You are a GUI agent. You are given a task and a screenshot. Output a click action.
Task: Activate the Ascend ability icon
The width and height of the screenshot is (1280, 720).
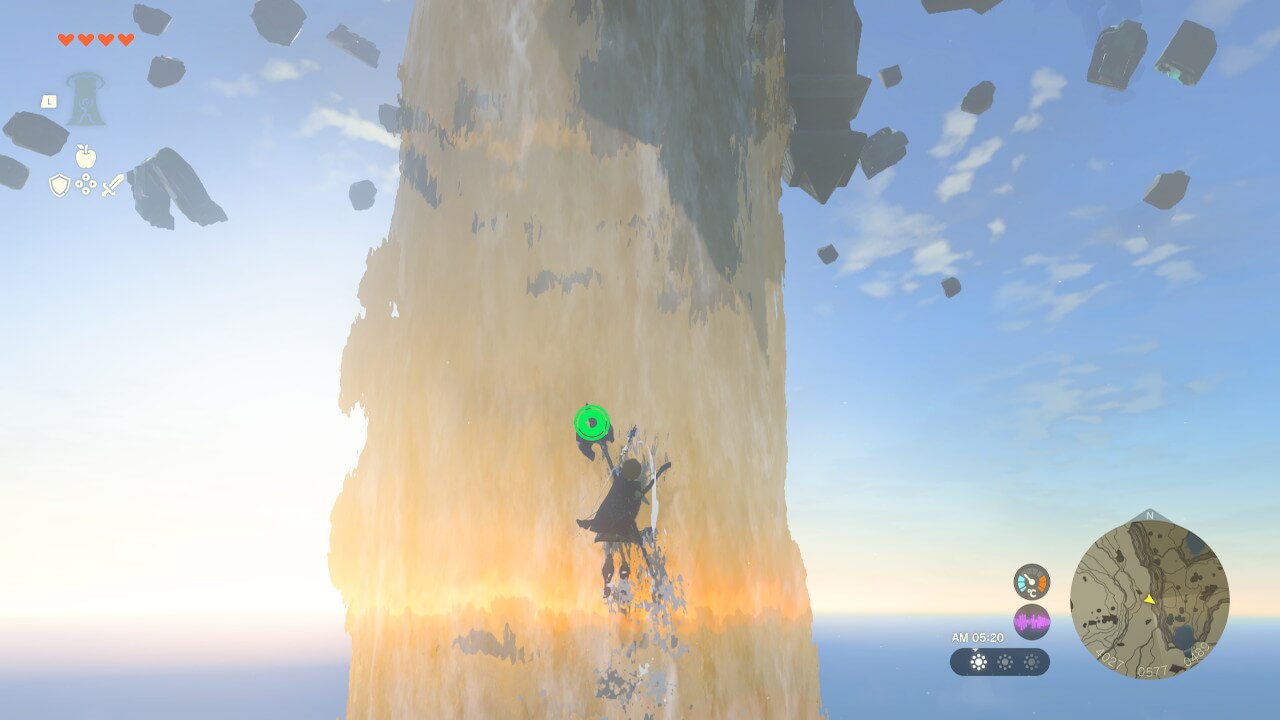click(86, 99)
